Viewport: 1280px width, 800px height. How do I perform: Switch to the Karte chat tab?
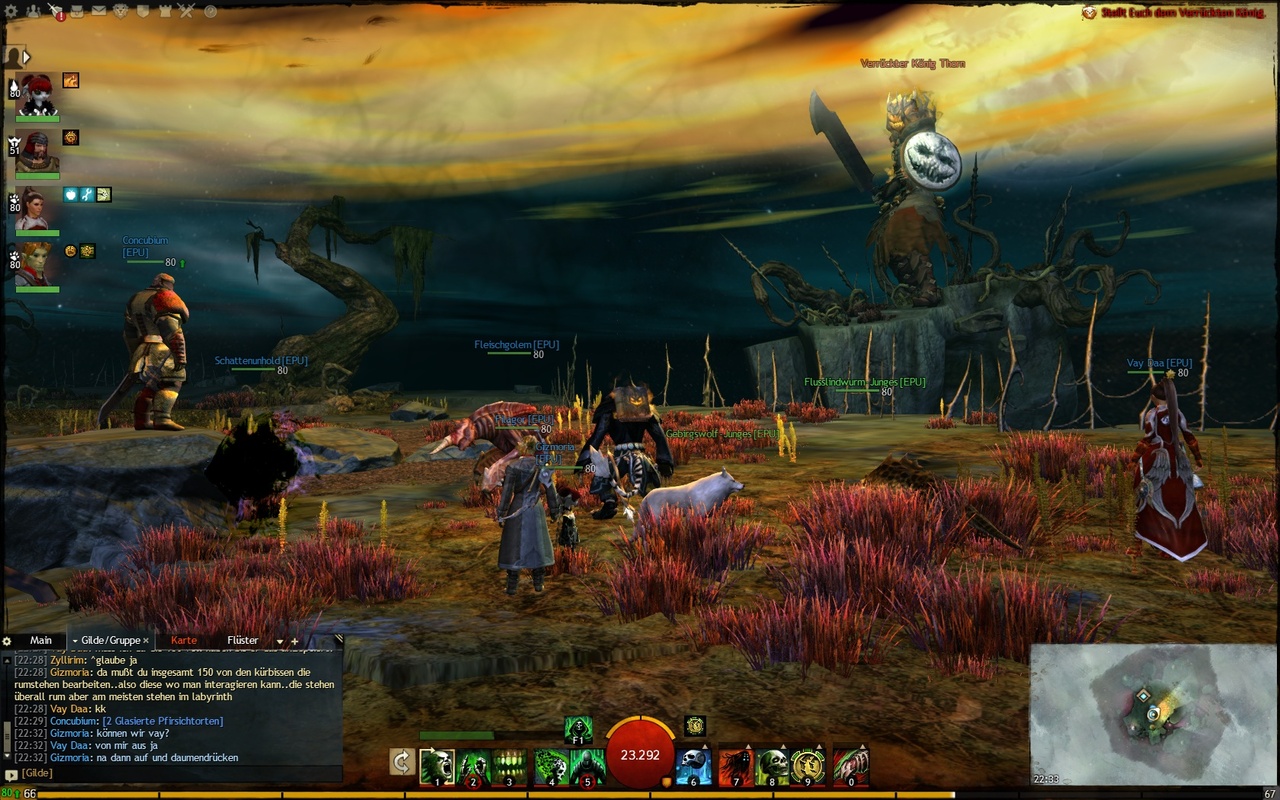tap(184, 640)
